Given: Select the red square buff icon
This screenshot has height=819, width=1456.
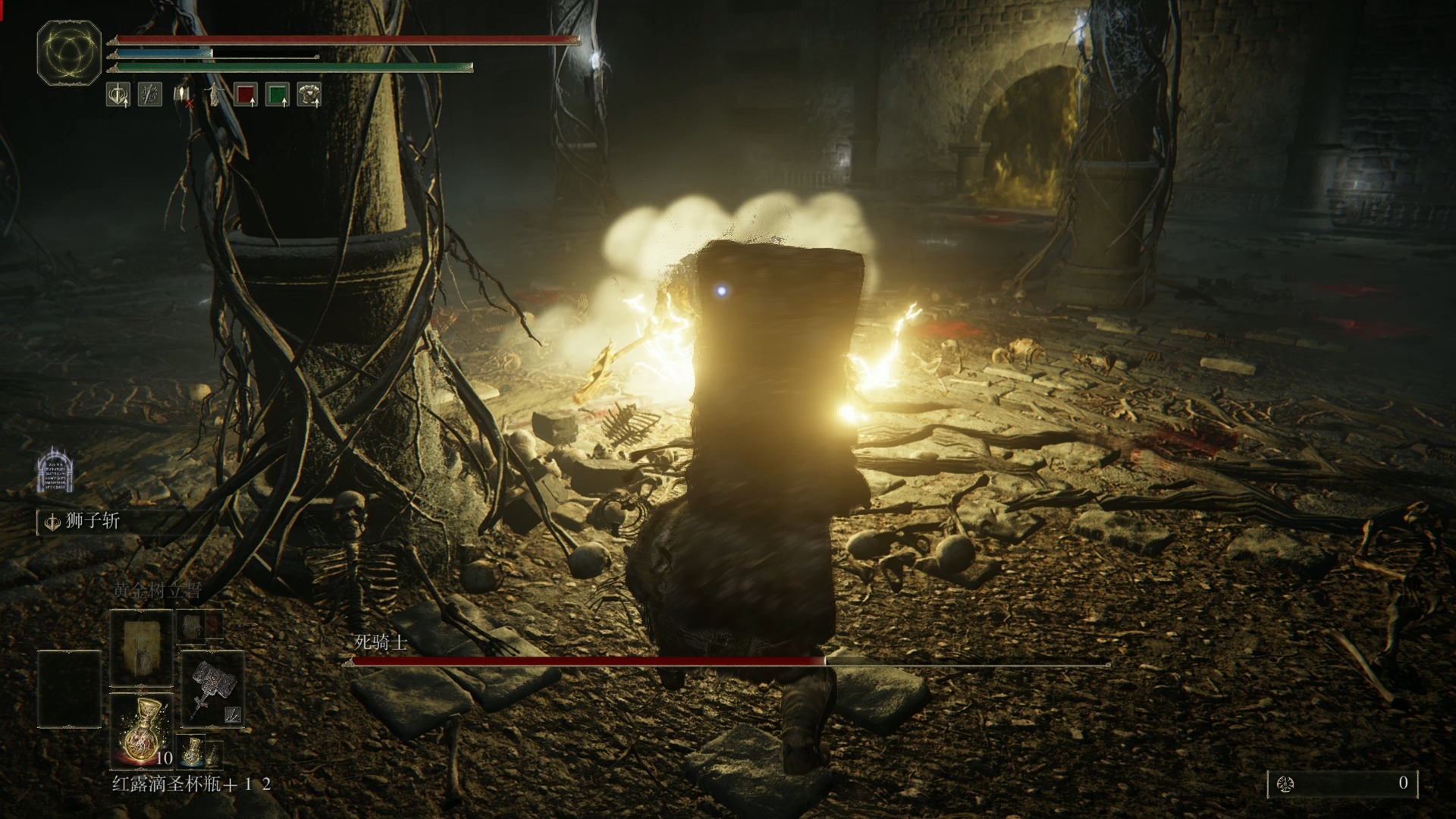Looking at the screenshot, I should [245, 95].
